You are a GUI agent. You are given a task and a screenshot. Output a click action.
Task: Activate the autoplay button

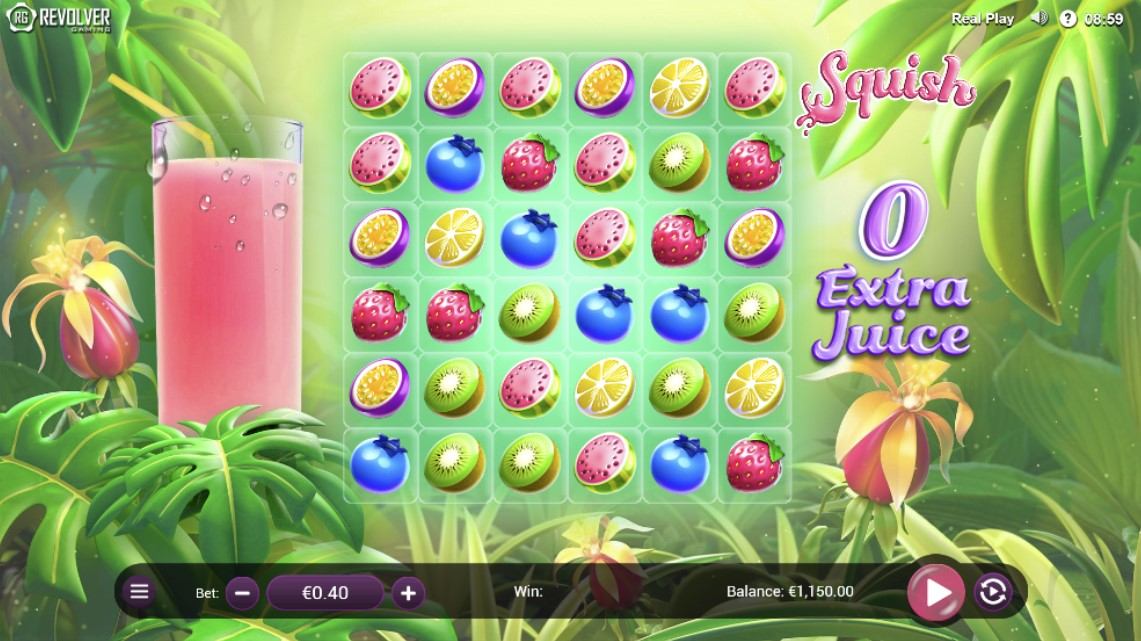click(x=992, y=592)
